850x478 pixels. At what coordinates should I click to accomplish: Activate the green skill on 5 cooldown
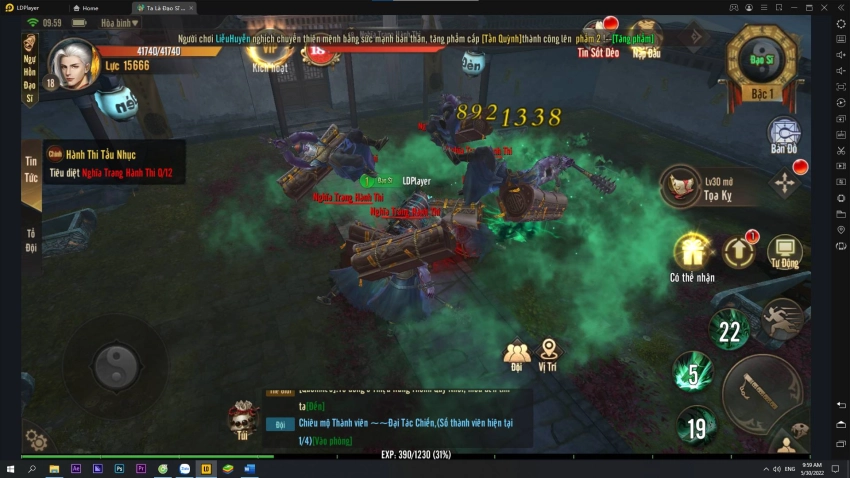[692, 374]
